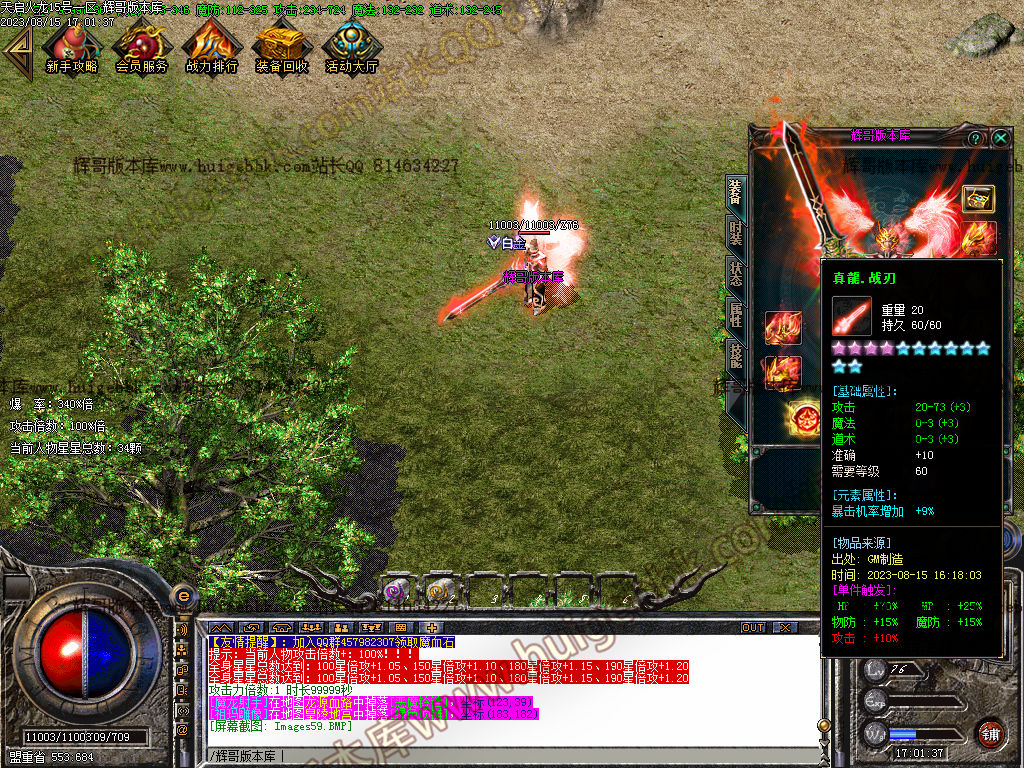Image resolution: width=1024 pixels, height=768 pixels.
Task: Click the question mark help button
Action: point(975,138)
